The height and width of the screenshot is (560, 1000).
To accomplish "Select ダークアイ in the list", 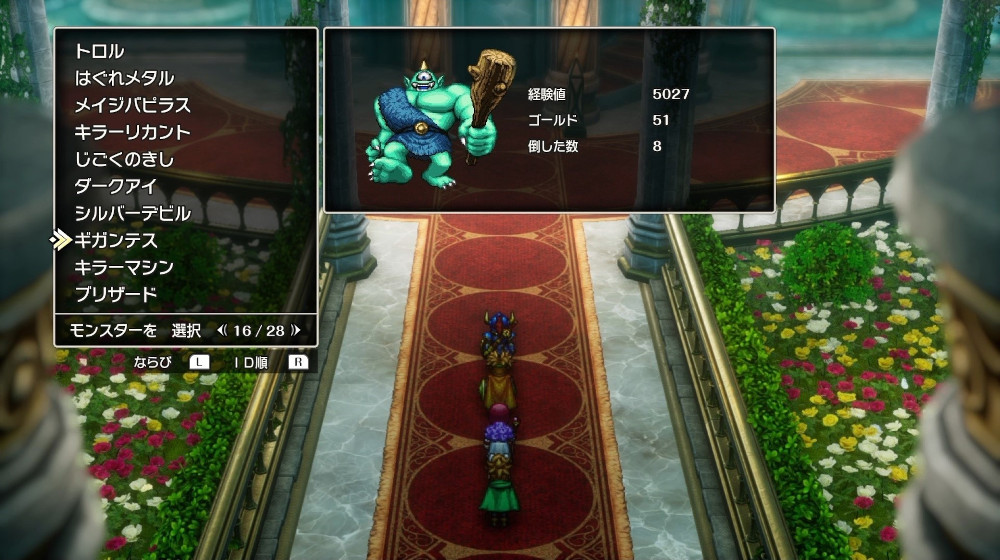I will pyautogui.click(x=117, y=186).
